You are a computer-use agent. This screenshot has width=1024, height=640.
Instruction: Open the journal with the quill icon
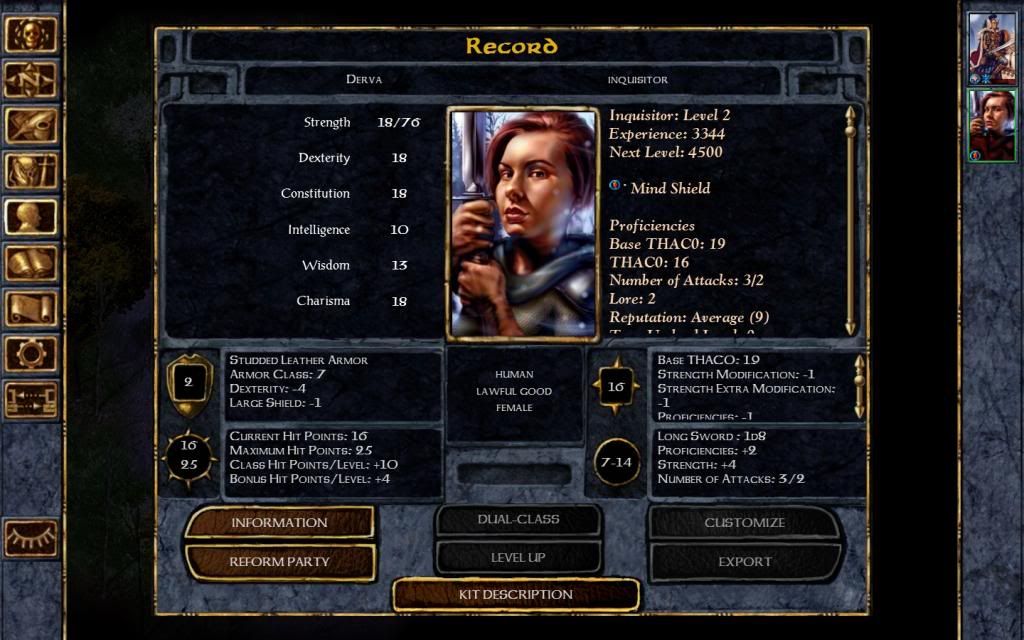[x=31, y=126]
